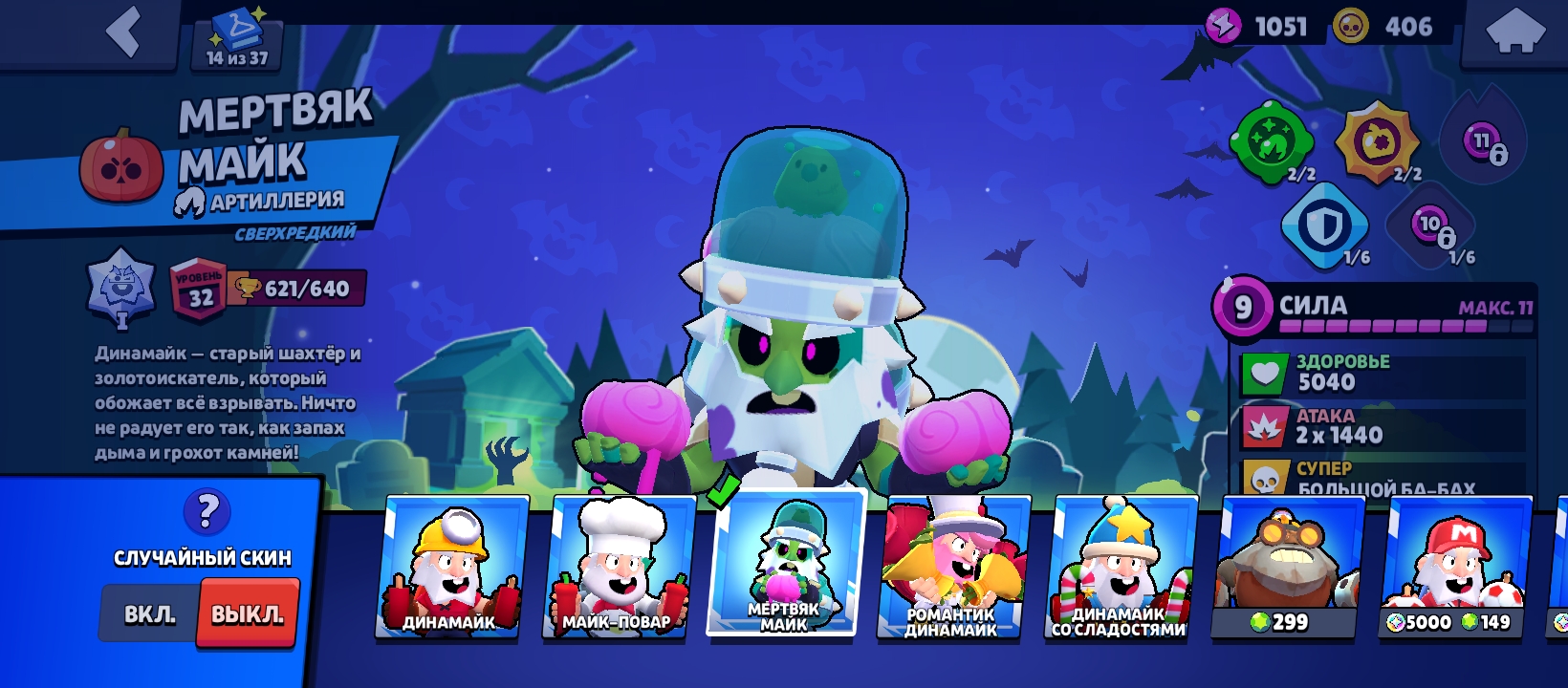Return to the home screen
The width and height of the screenshot is (1568, 688).
click(x=1515, y=33)
